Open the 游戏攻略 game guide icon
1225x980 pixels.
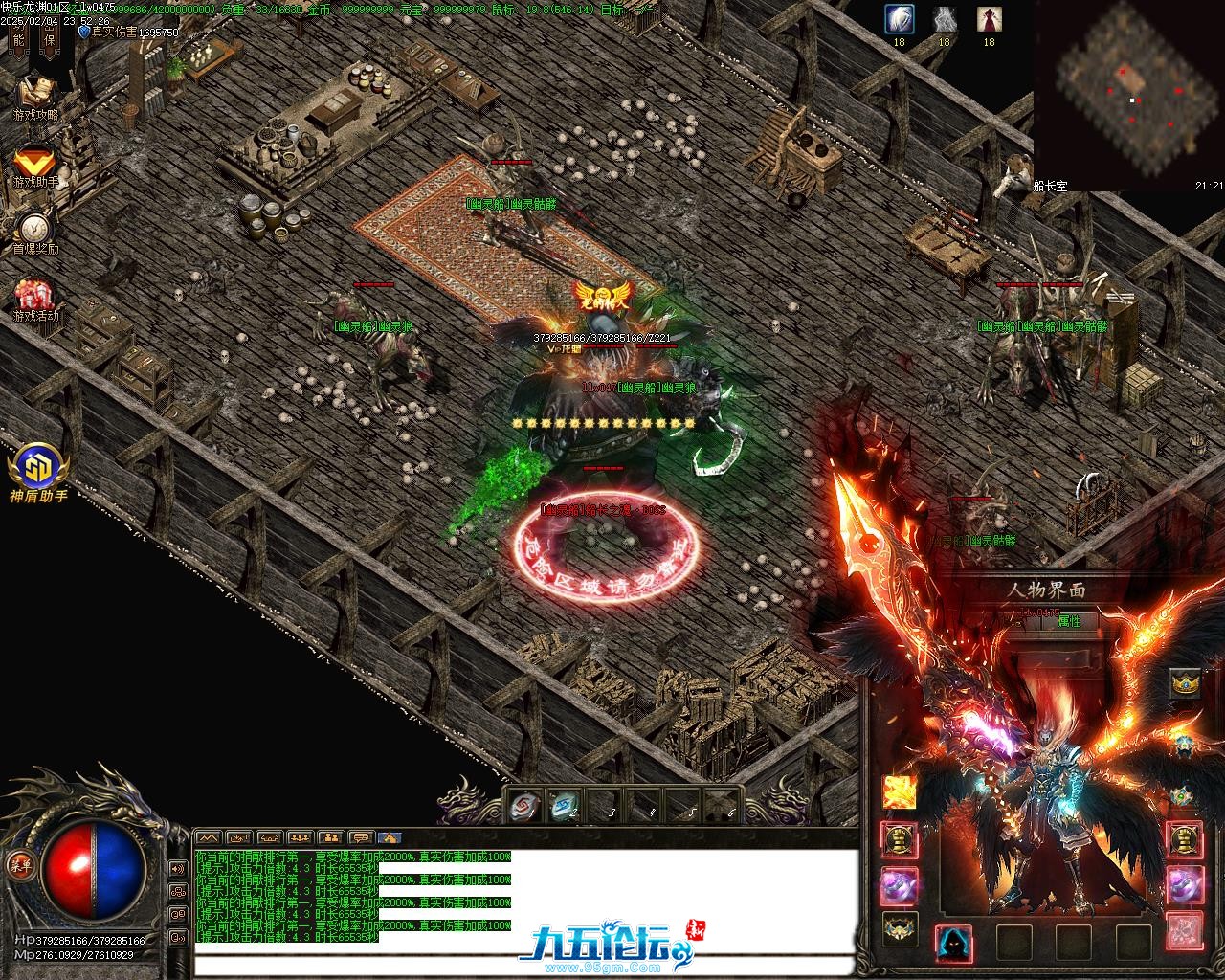coord(35,94)
